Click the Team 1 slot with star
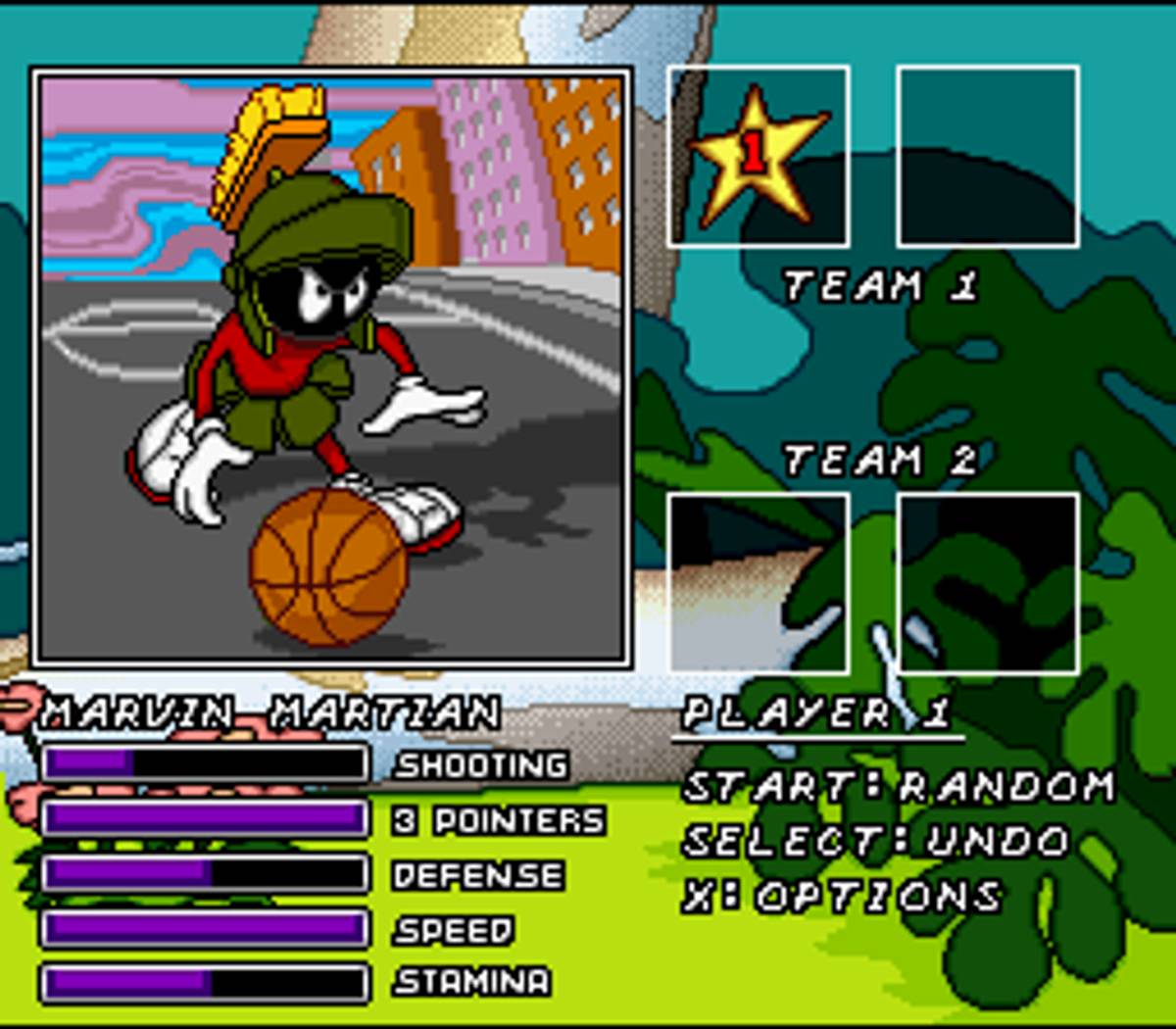Screen dimensions: 1176x1029 coord(759,156)
